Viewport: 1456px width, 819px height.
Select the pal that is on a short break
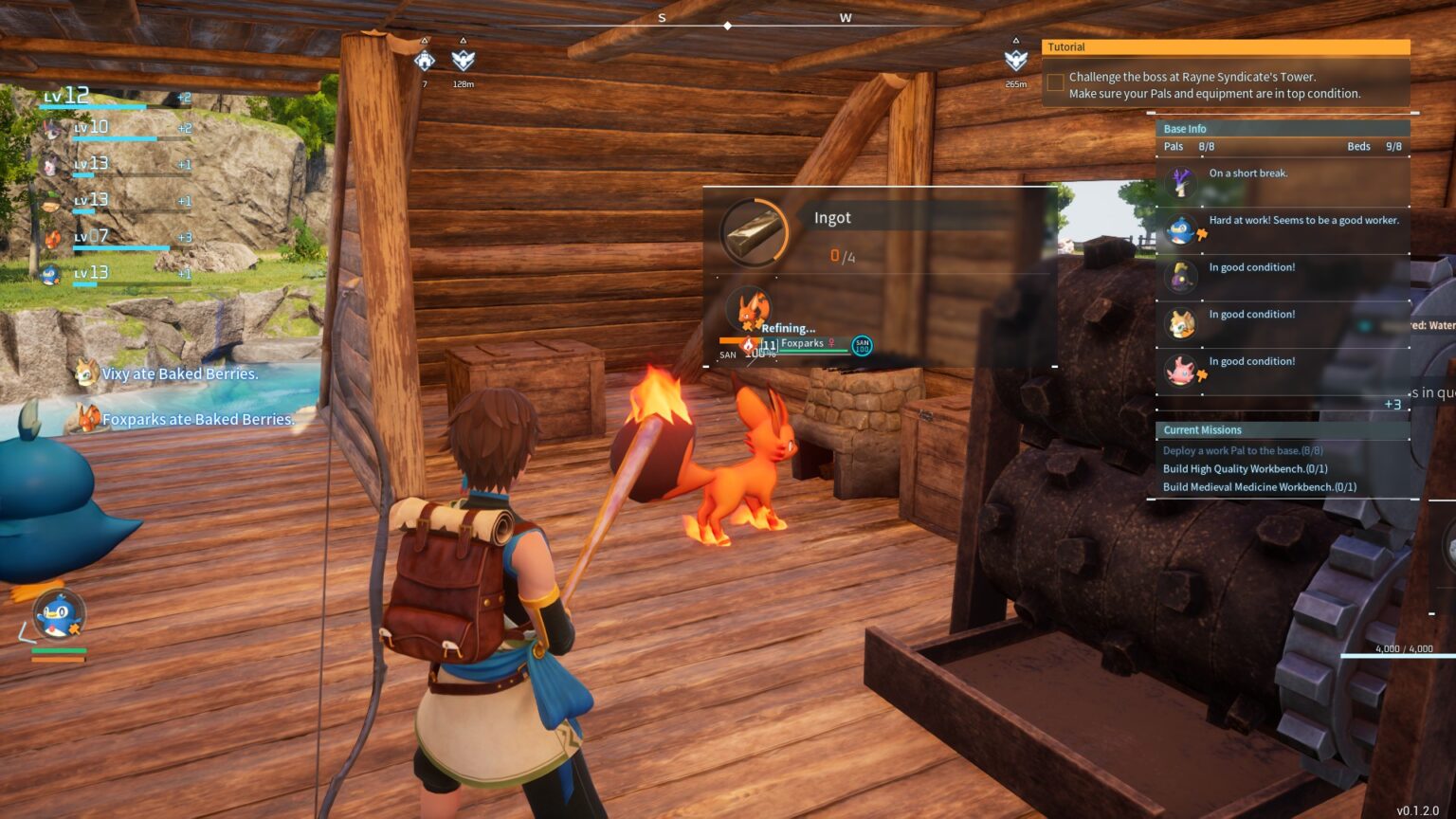pyautogui.click(x=1181, y=181)
